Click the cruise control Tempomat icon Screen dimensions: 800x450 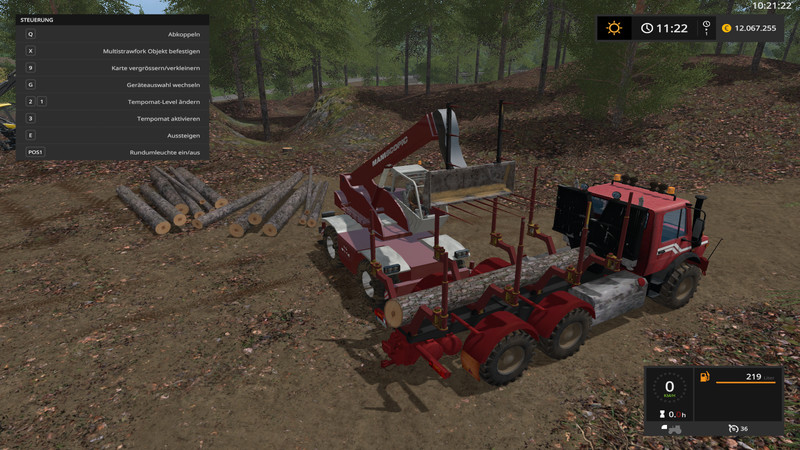734,429
